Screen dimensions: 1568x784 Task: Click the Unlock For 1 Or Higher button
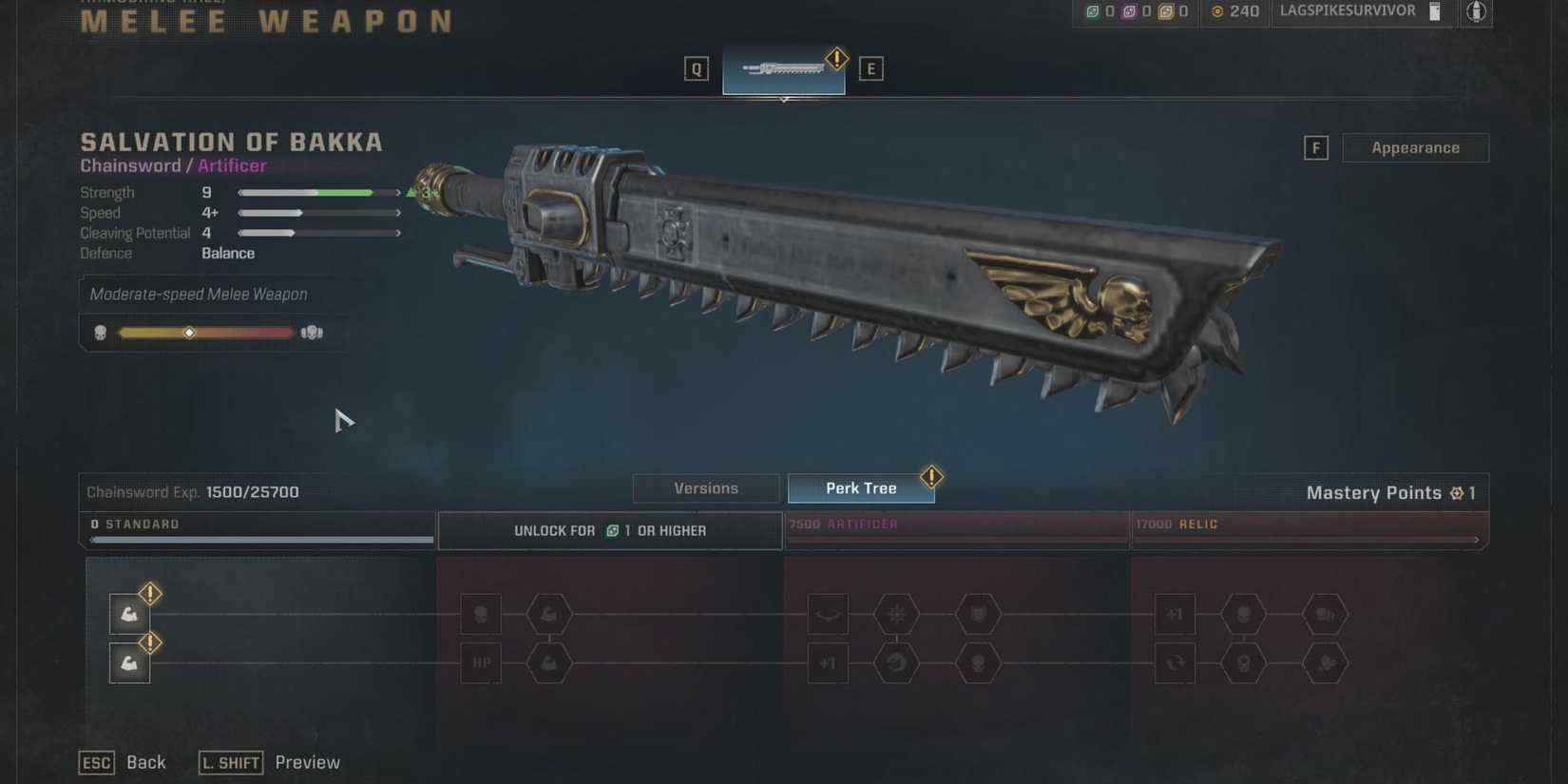click(609, 530)
